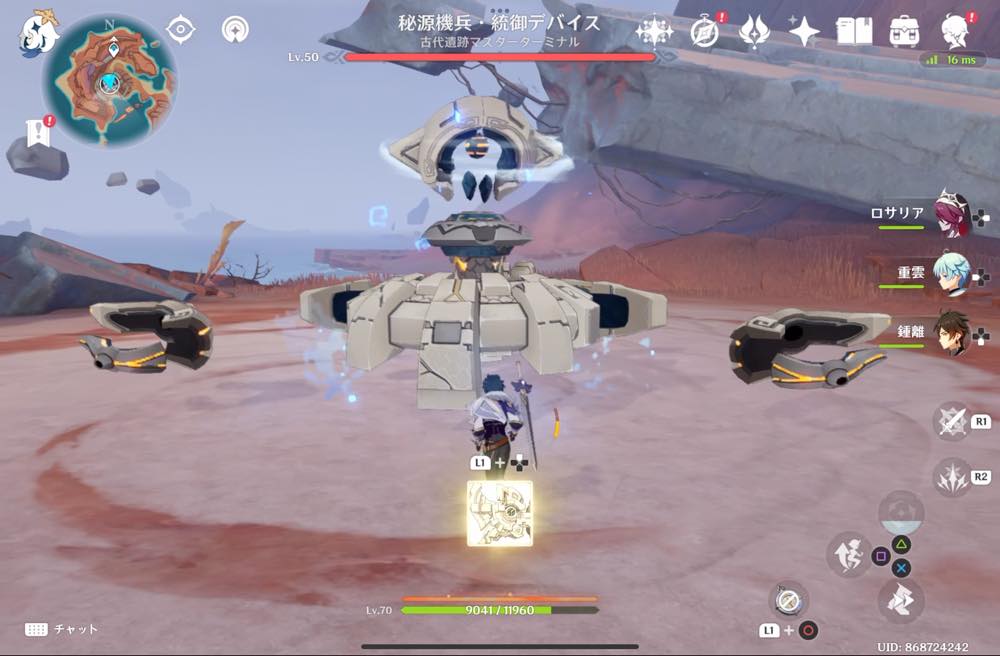Screen dimensions: 1000x656
Task: Click the arch icon right of the eye icon
Action: pyautogui.click(x=235, y=30)
